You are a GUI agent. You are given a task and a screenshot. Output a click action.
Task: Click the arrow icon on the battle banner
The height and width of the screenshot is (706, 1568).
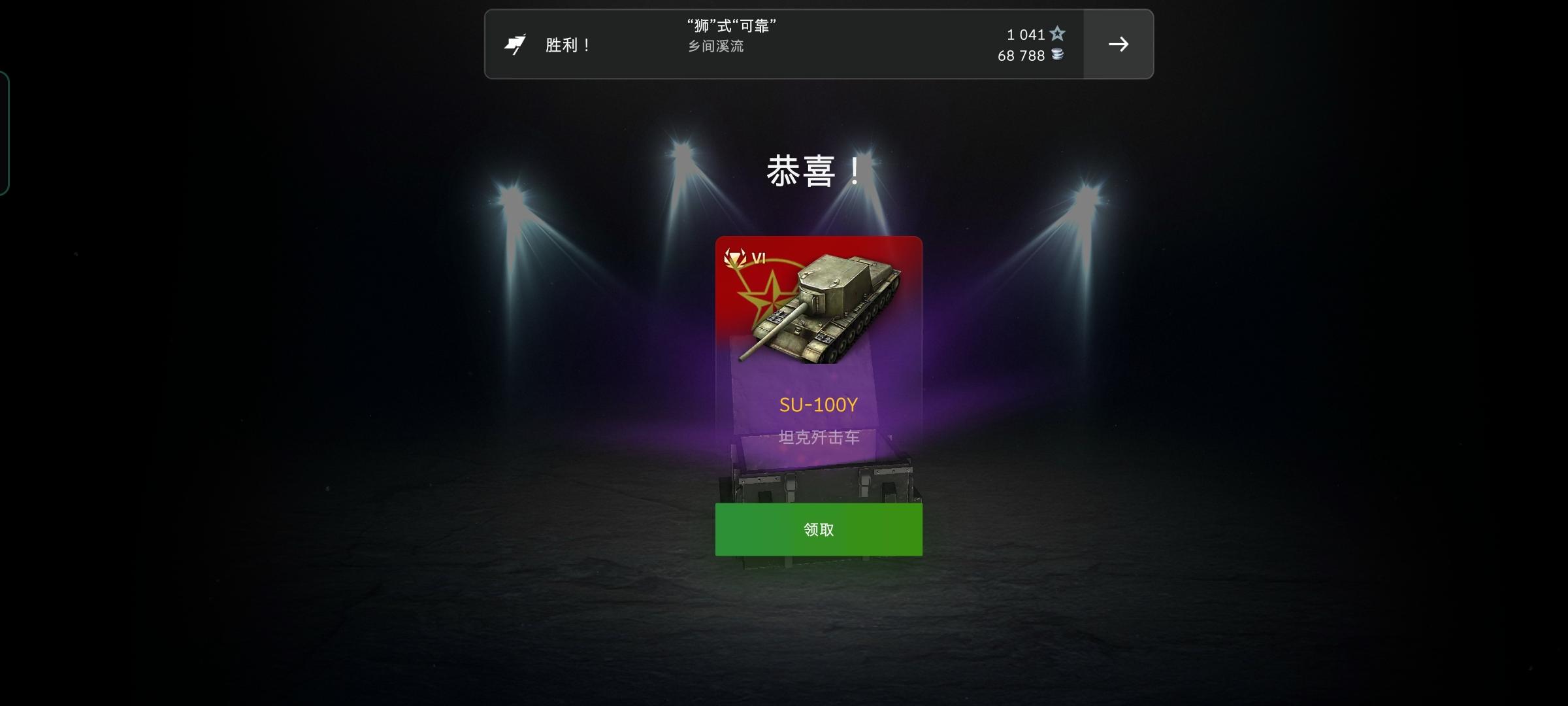(1120, 44)
